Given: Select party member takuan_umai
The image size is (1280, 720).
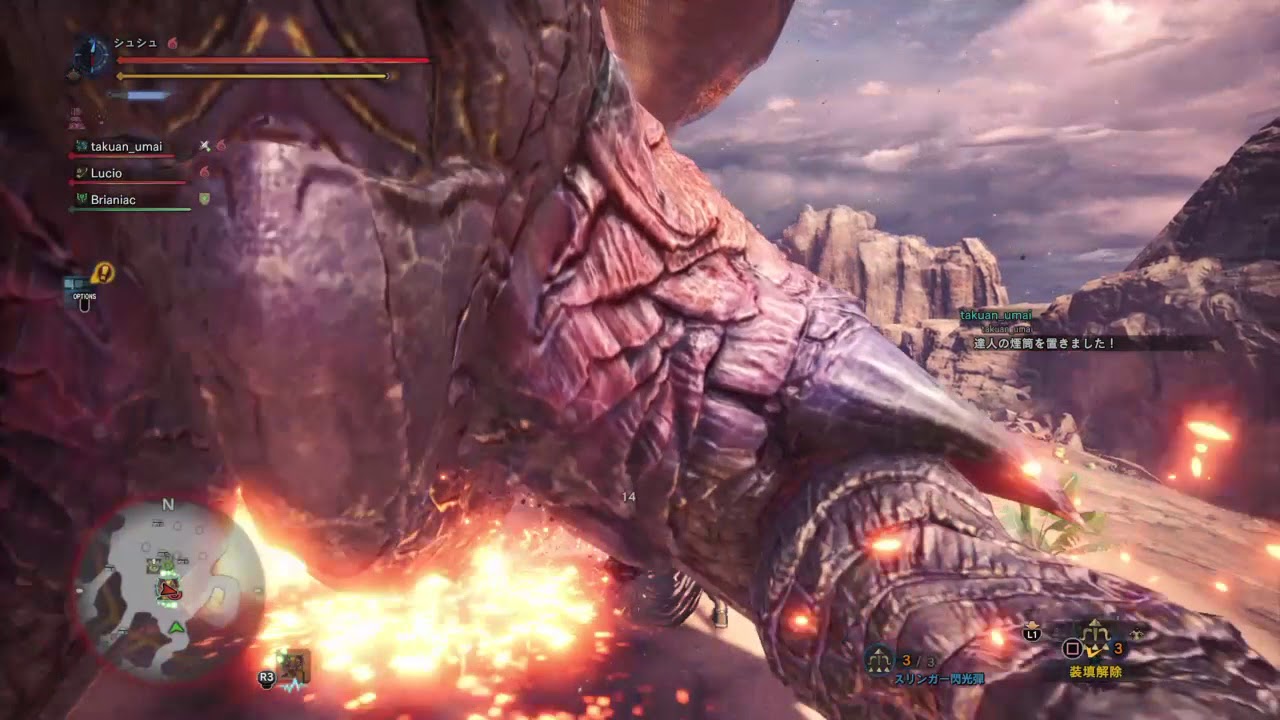Looking at the screenshot, I should pos(126,147).
